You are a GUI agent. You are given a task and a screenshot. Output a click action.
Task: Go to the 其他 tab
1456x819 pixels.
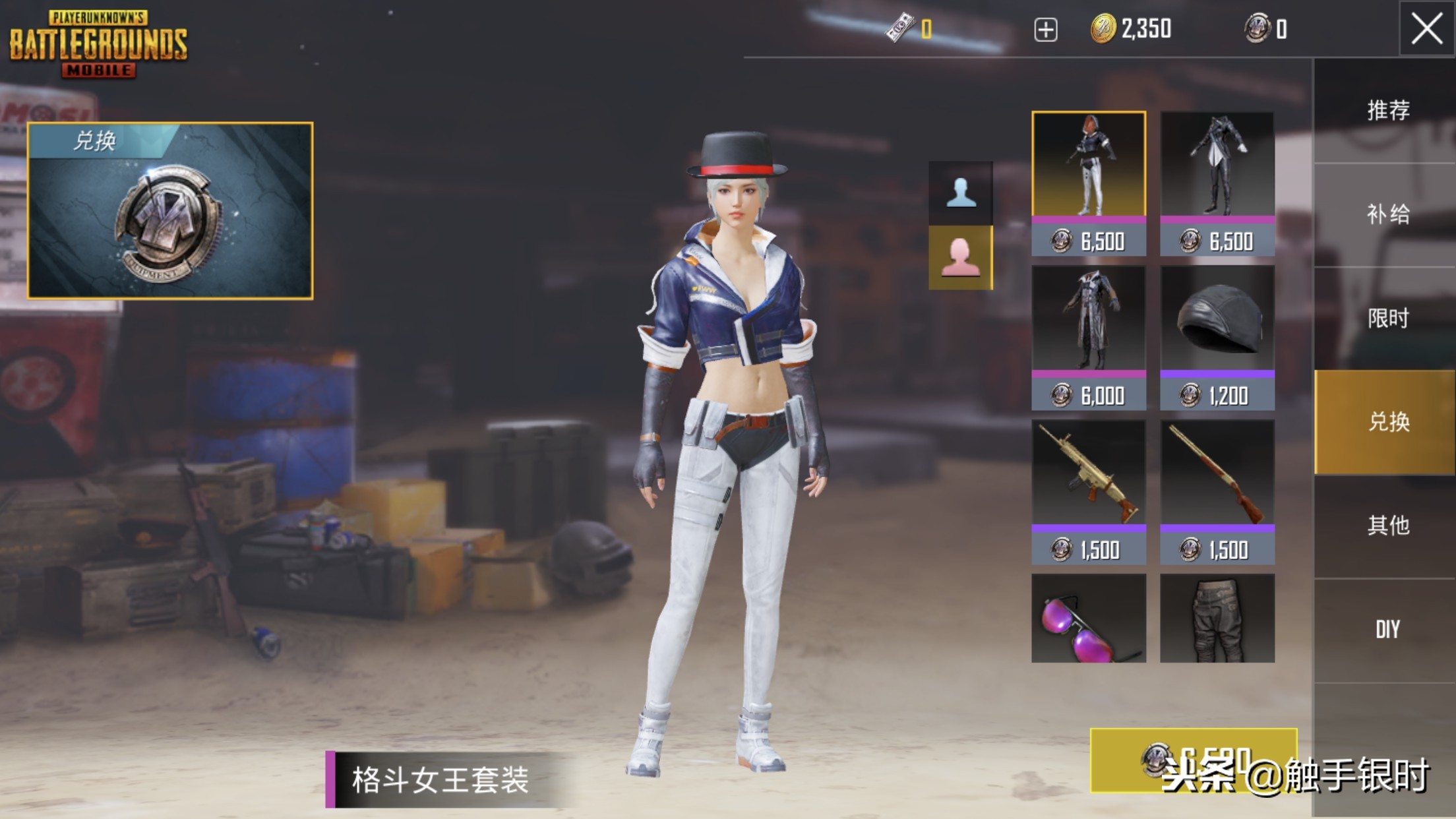[1387, 526]
